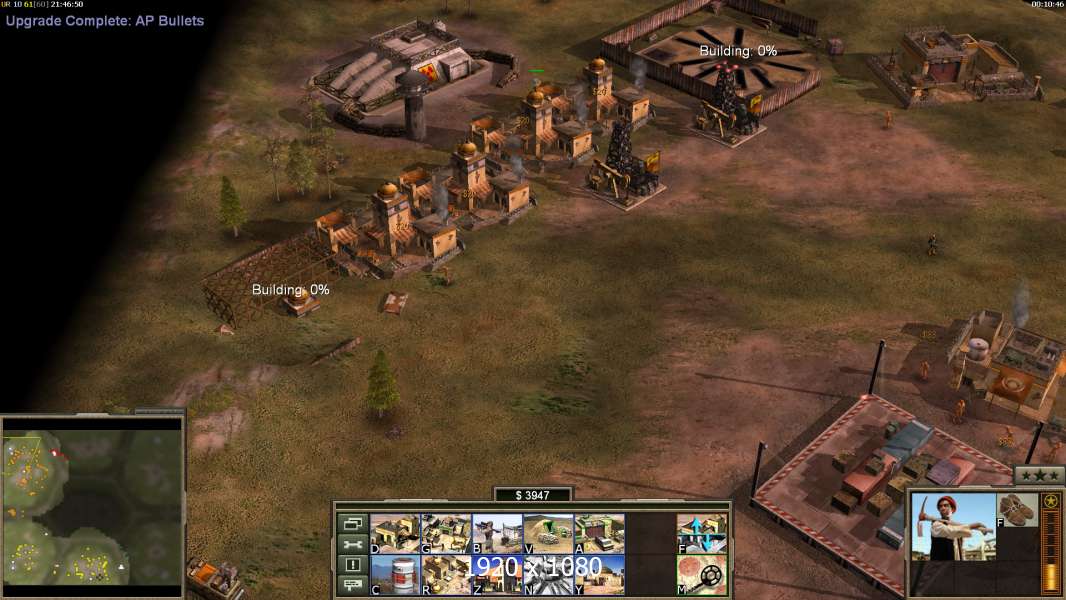Select the Scud Storm build icon
The width and height of the screenshot is (1066, 600).
548,575
